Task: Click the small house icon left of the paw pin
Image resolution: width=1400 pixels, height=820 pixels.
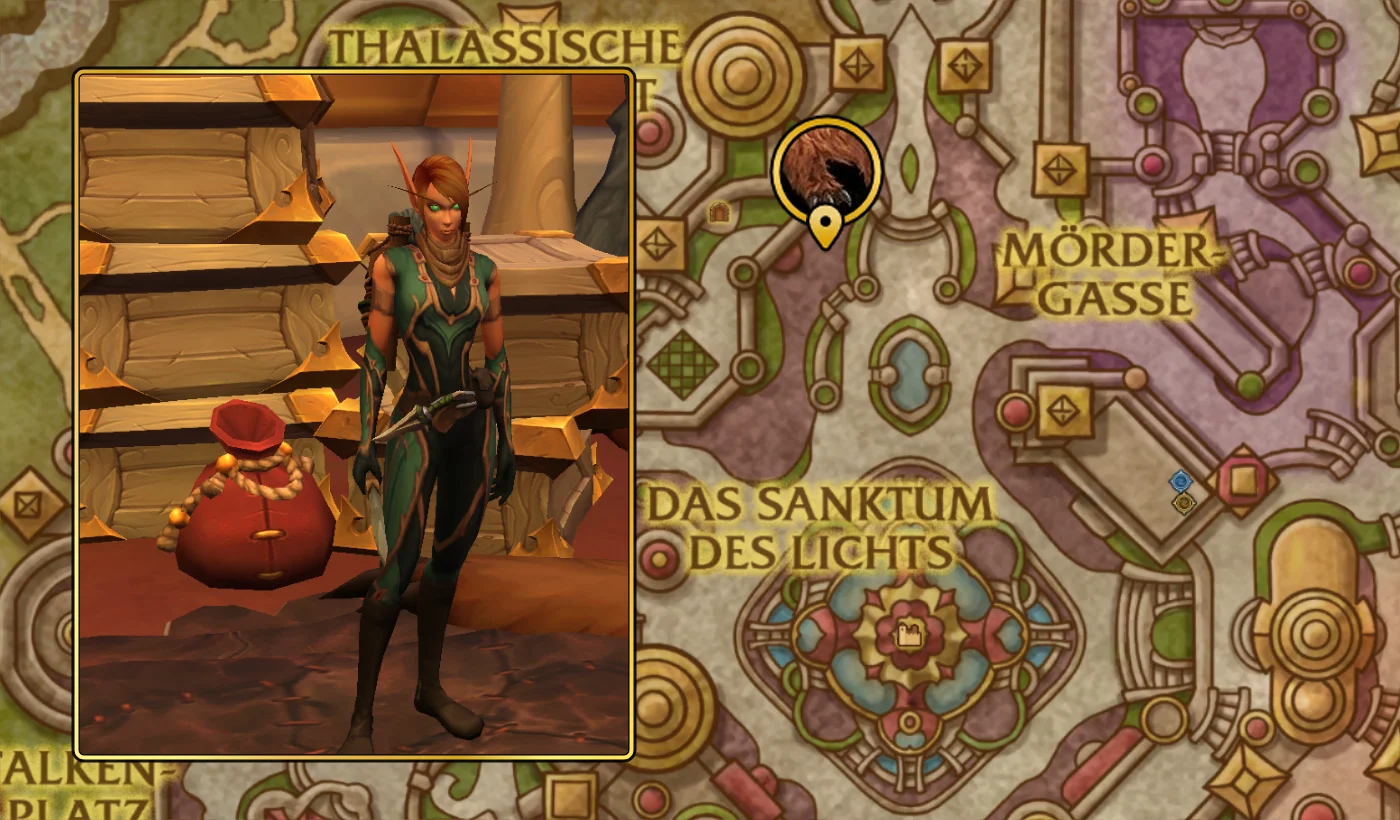Action: (722, 213)
